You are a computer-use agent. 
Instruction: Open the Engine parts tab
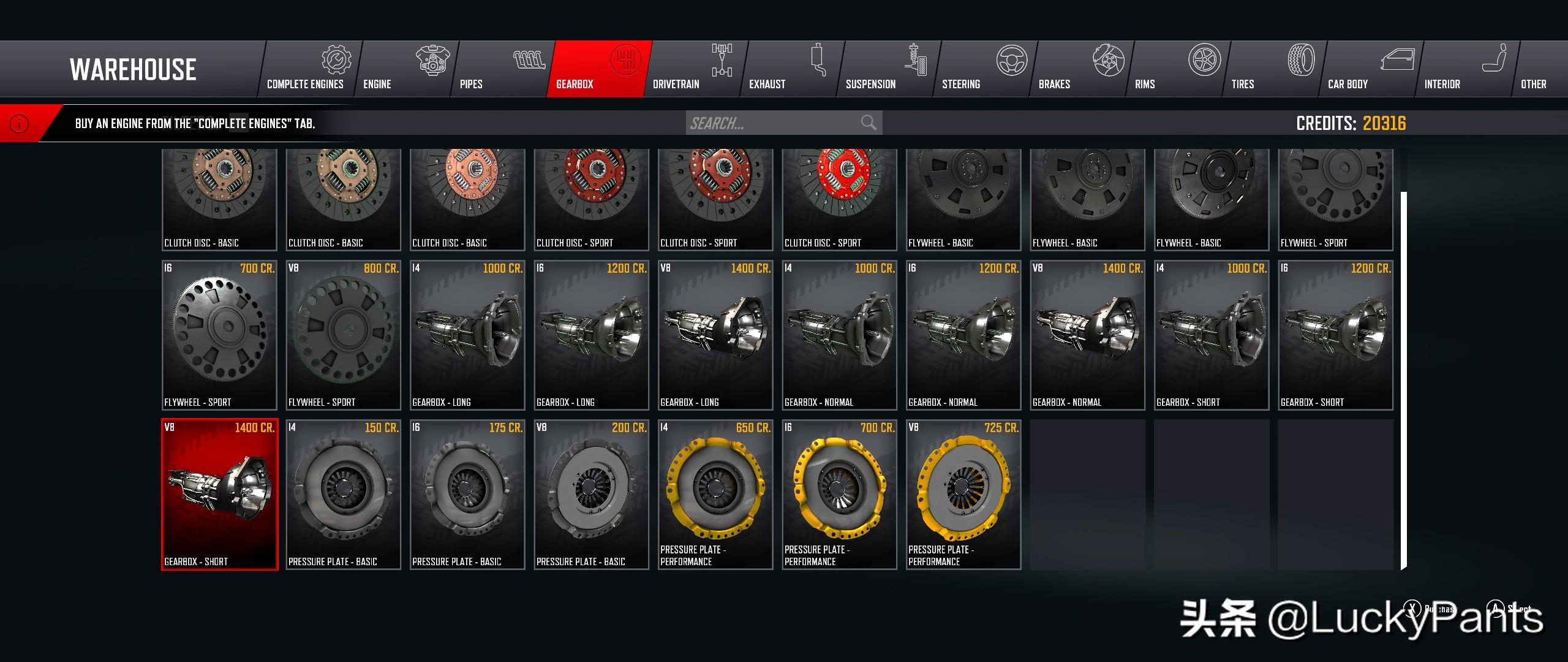(405, 69)
